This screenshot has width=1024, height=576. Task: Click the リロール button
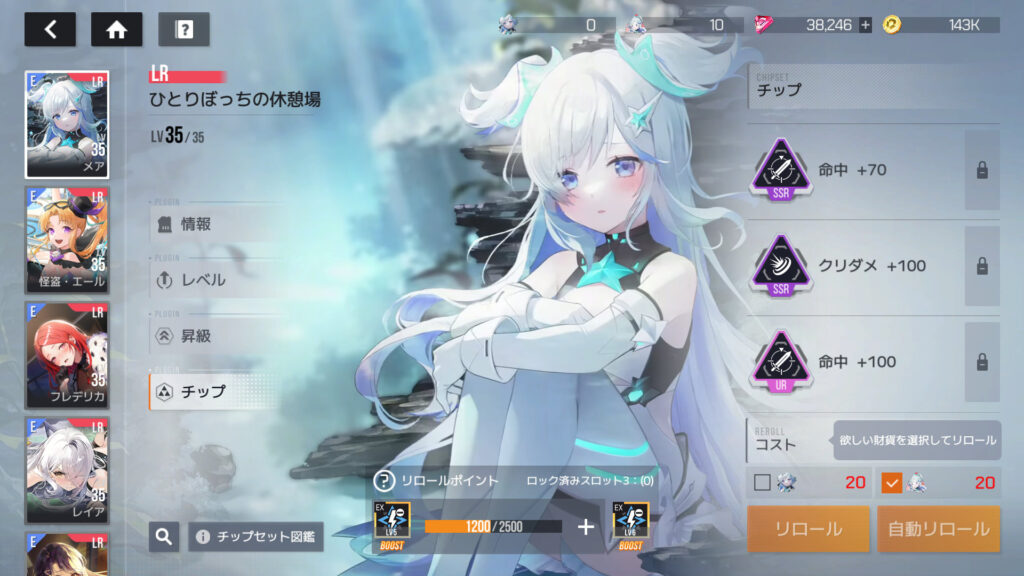pos(808,529)
